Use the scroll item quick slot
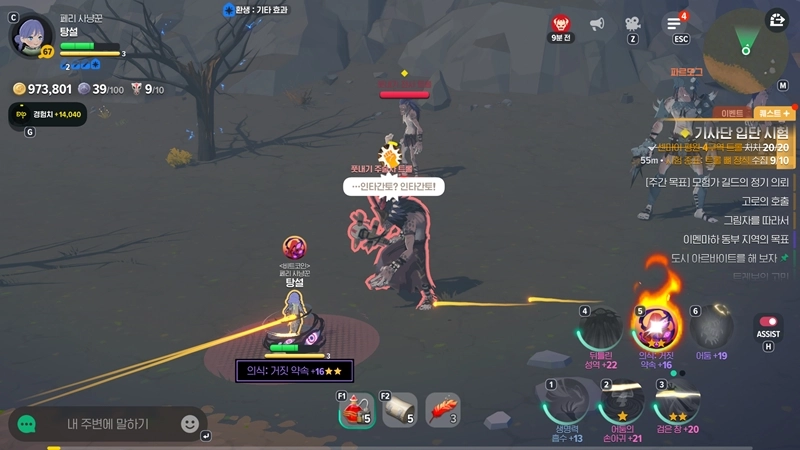The width and height of the screenshot is (800, 450). point(399,411)
